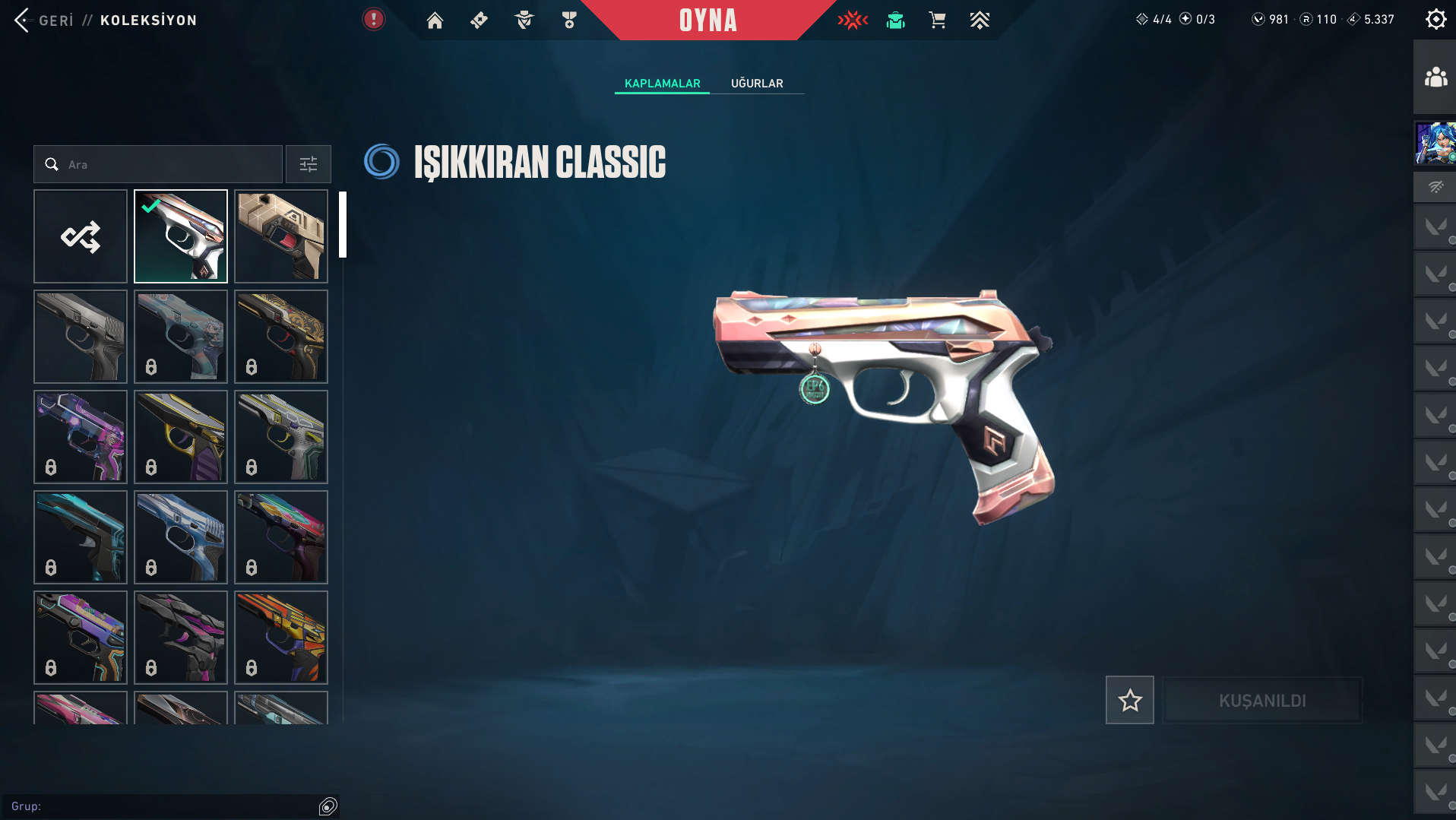Select the default grey Classic skin
This screenshot has width=1456, height=820.
coord(81,337)
